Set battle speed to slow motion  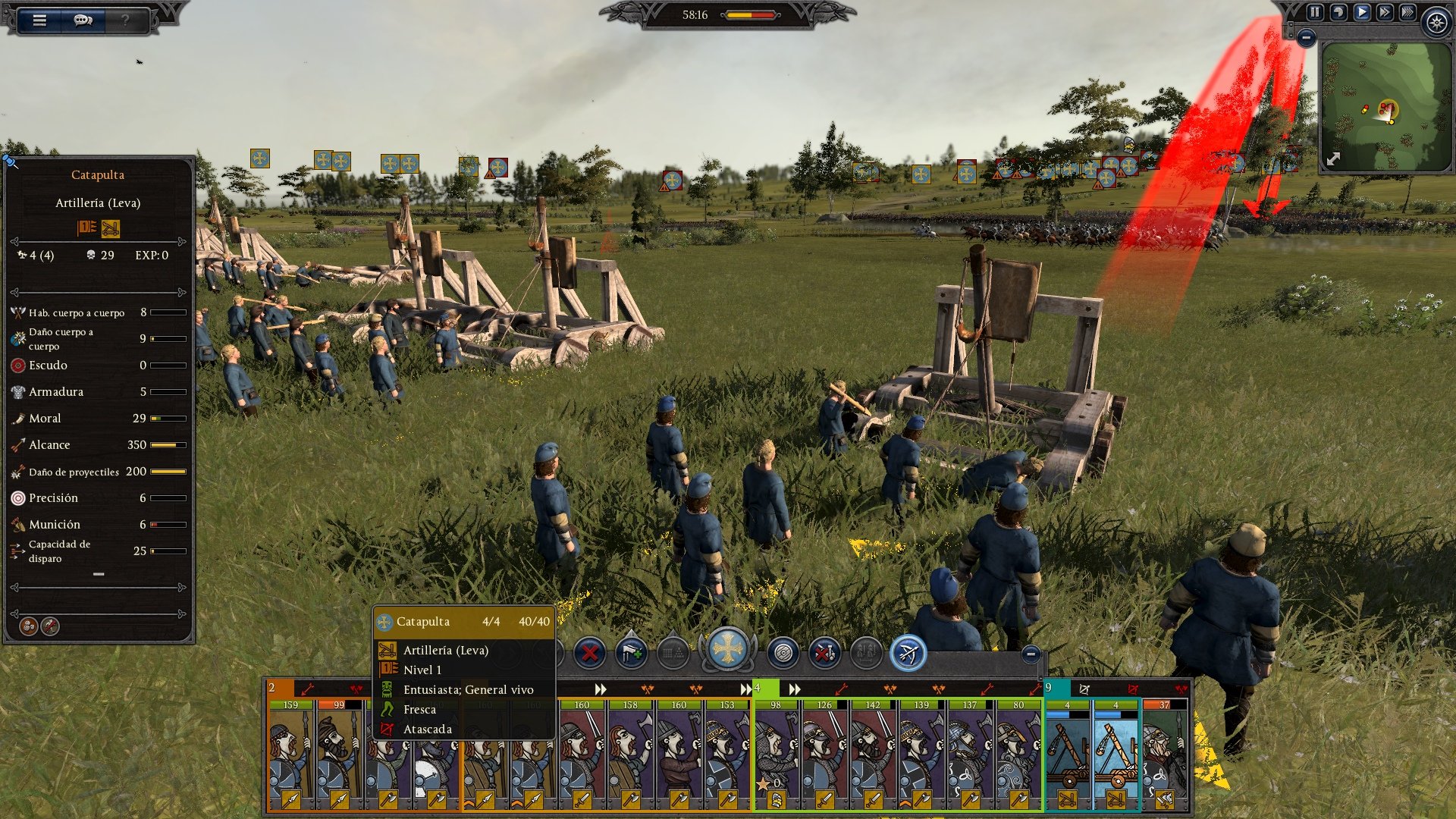point(1338,12)
